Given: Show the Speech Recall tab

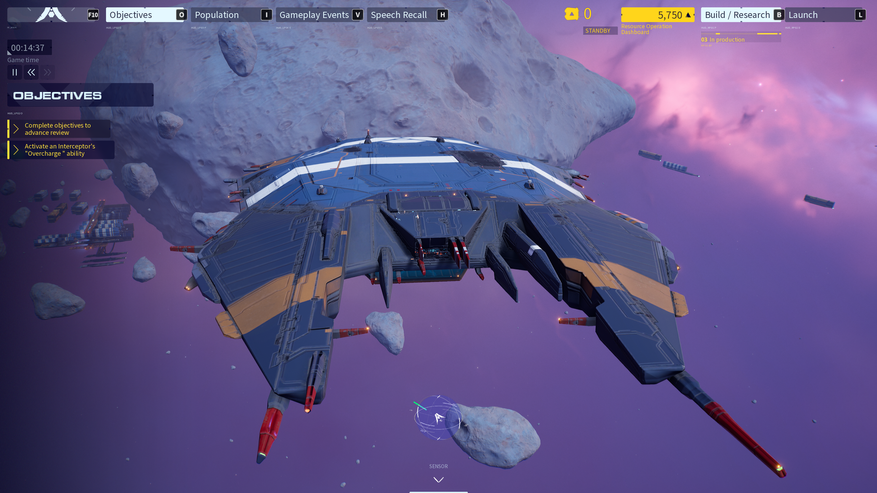Looking at the screenshot, I should [x=407, y=15].
